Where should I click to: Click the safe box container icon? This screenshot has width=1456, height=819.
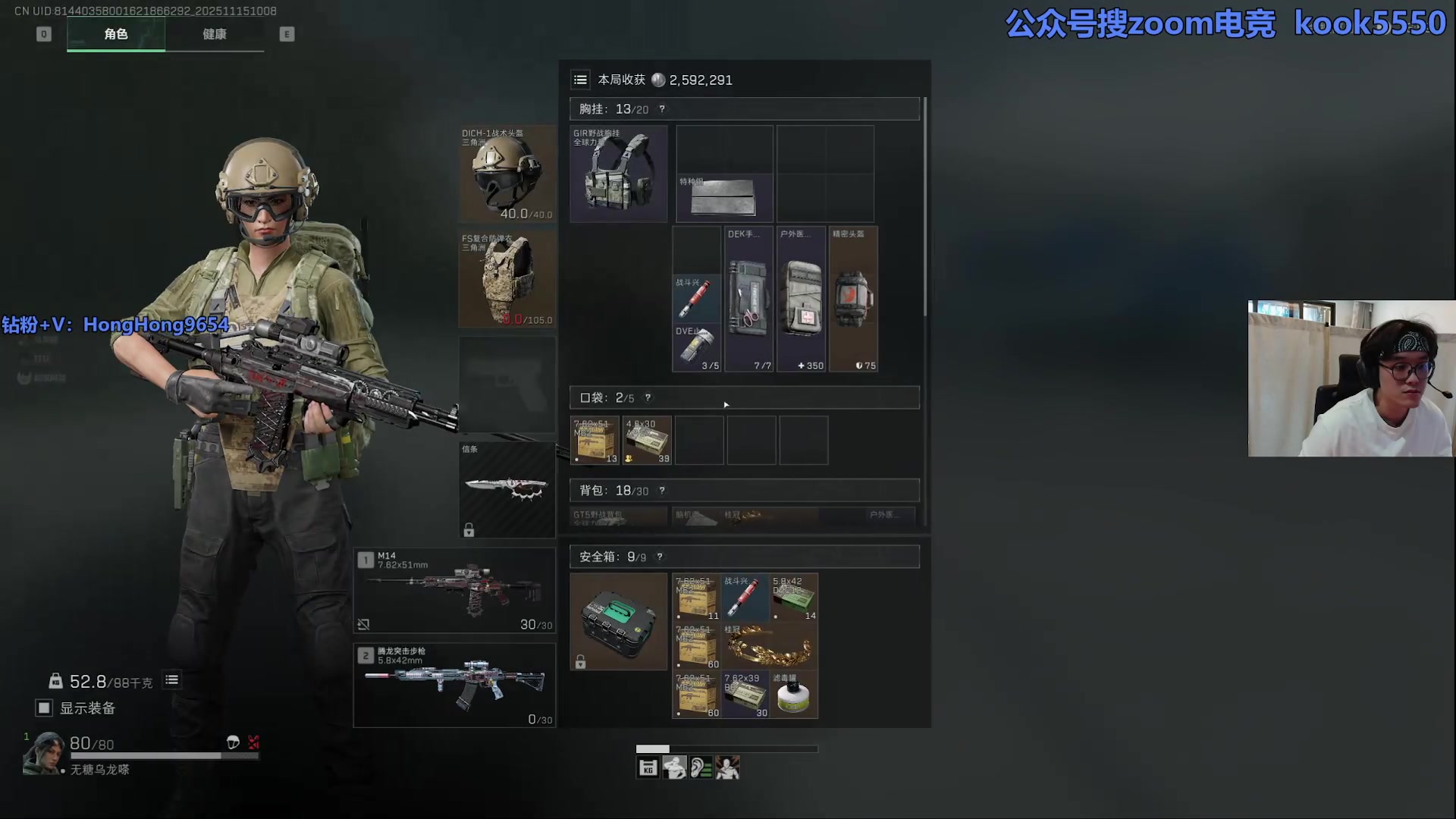[618, 621]
